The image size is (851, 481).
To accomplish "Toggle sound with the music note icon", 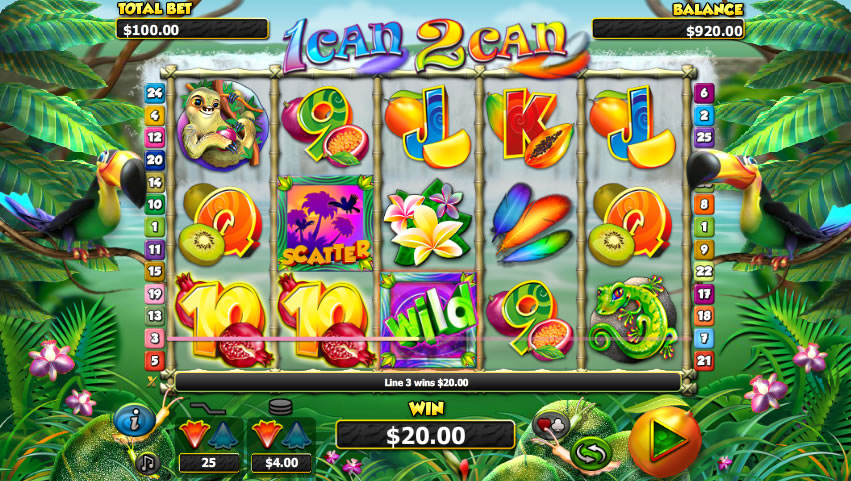I will (x=148, y=462).
